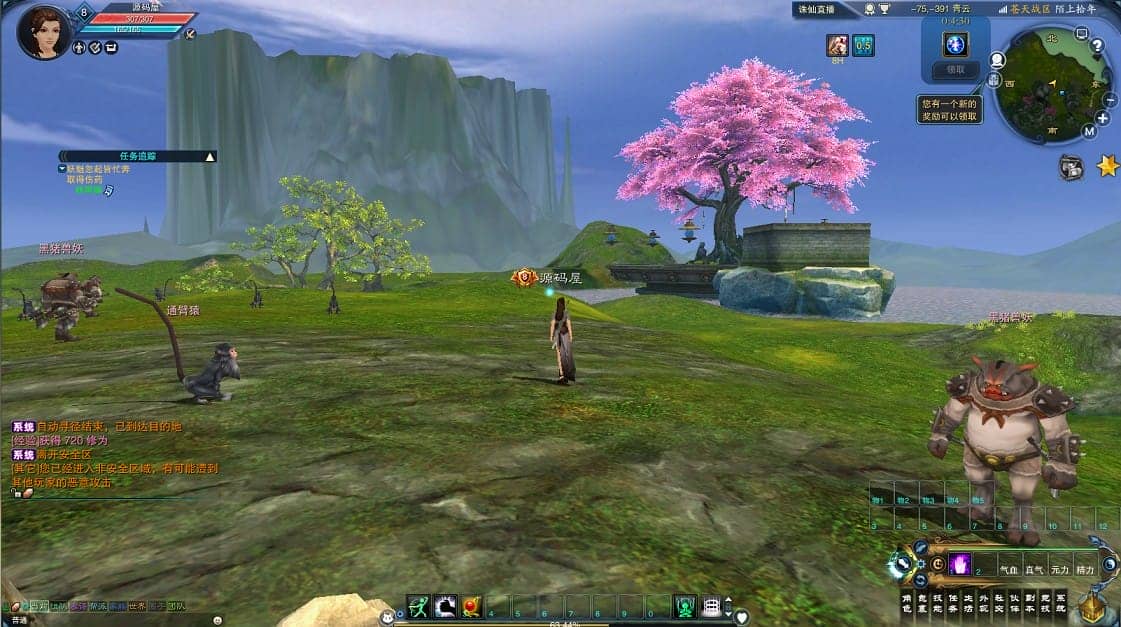This screenshot has height=627, width=1121.
Task: Click the question mark help icon
Action: tap(1096, 45)
